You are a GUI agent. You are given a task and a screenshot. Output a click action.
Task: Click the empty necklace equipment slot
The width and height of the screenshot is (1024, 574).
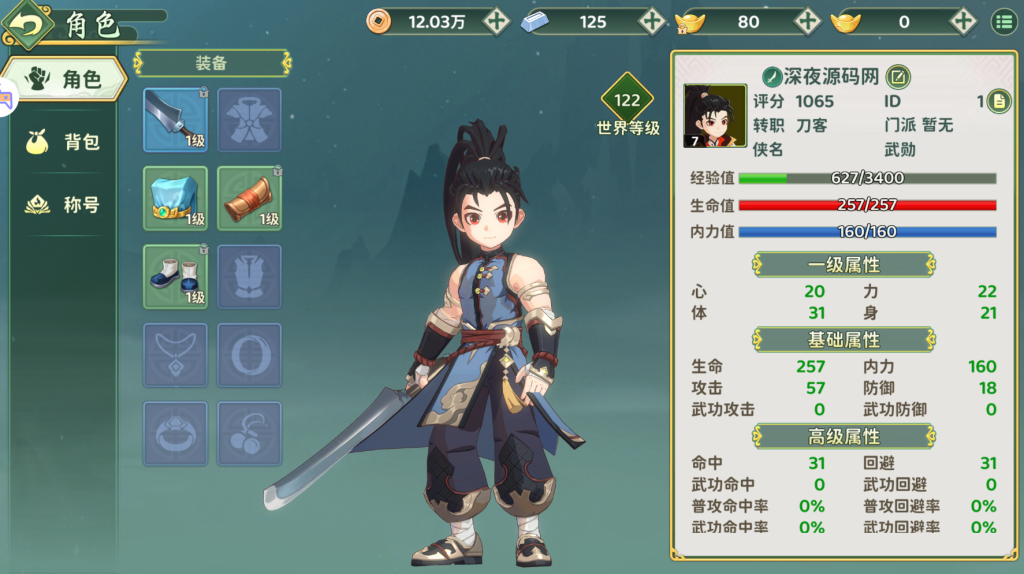175,355
